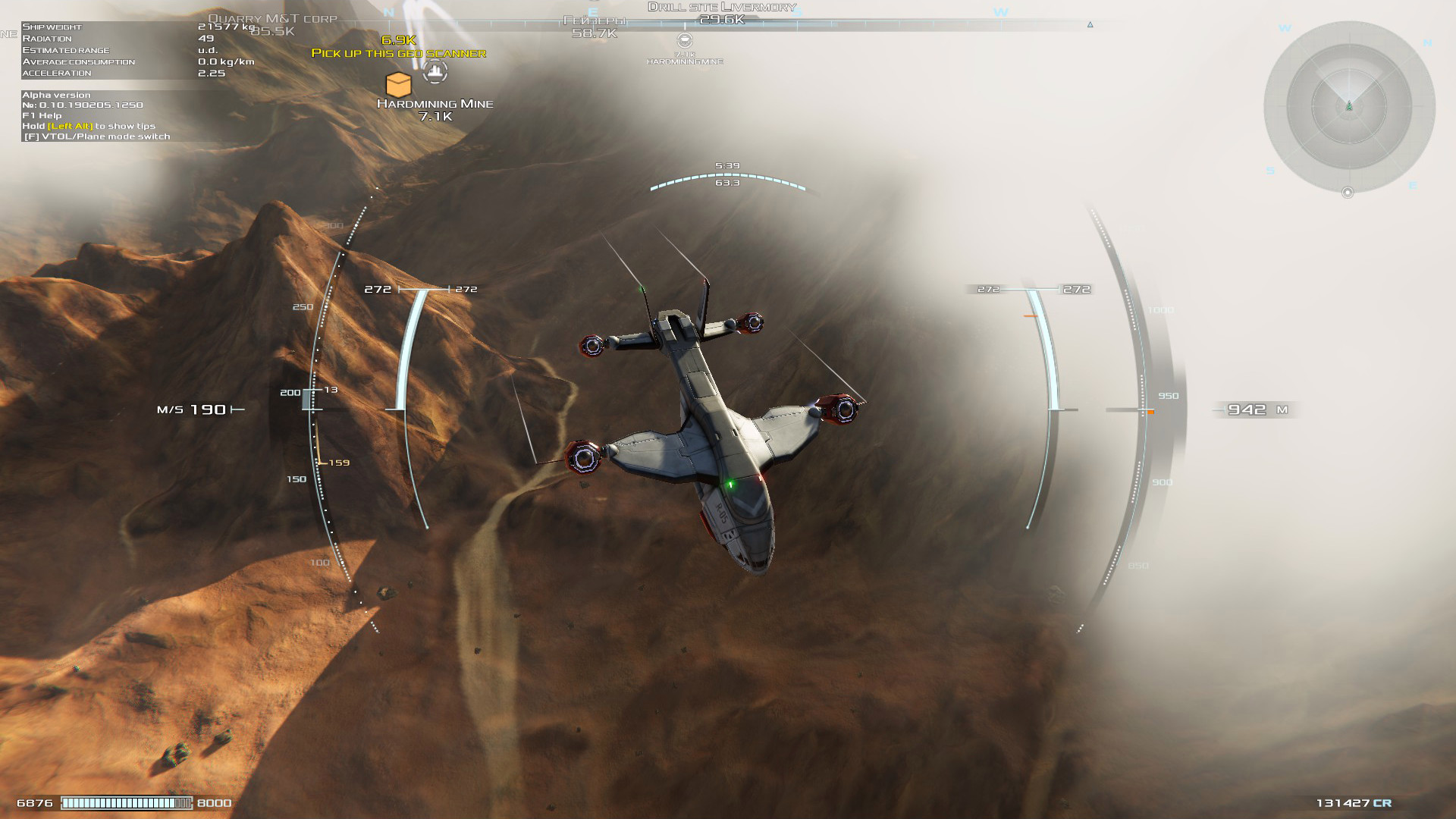The image size is (1456, 819).
Task: Click the circular radar minimap
Action: (1349, 107)
